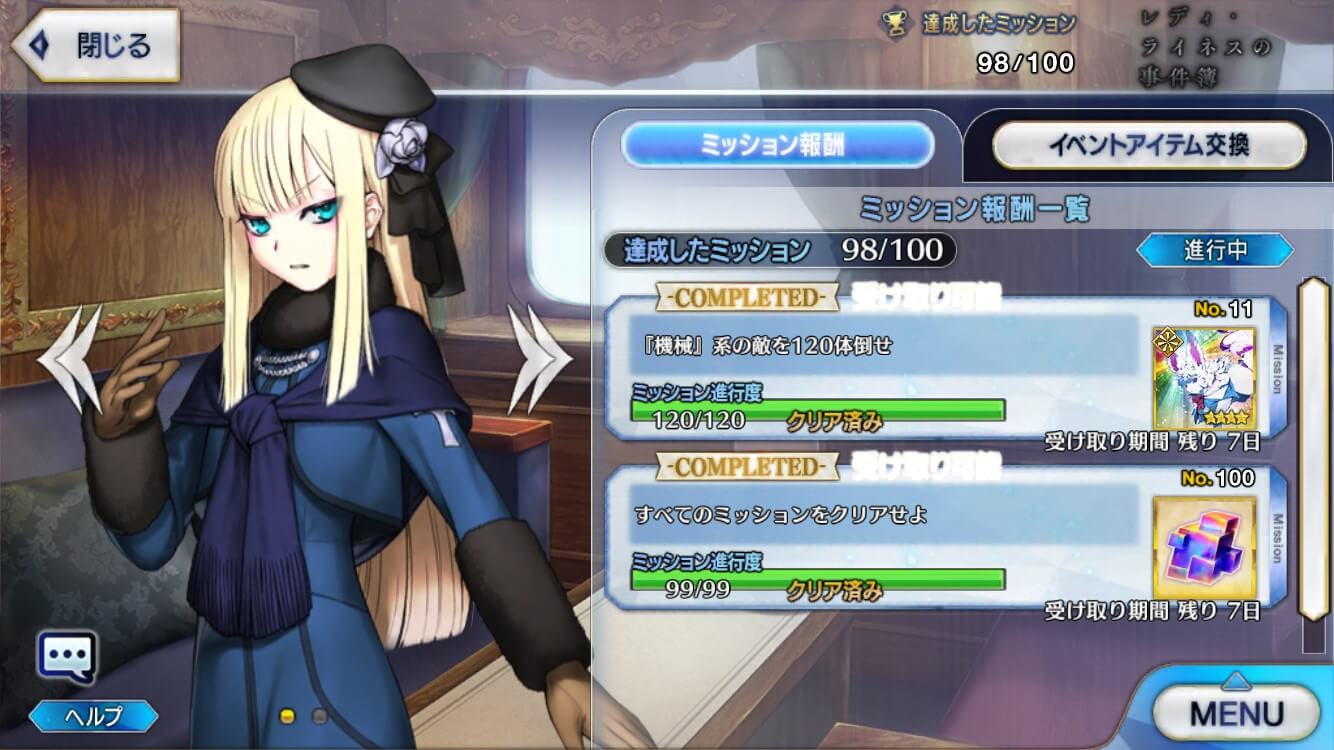
Task: Show the previous character with left arrow
Action: [70, 358]
